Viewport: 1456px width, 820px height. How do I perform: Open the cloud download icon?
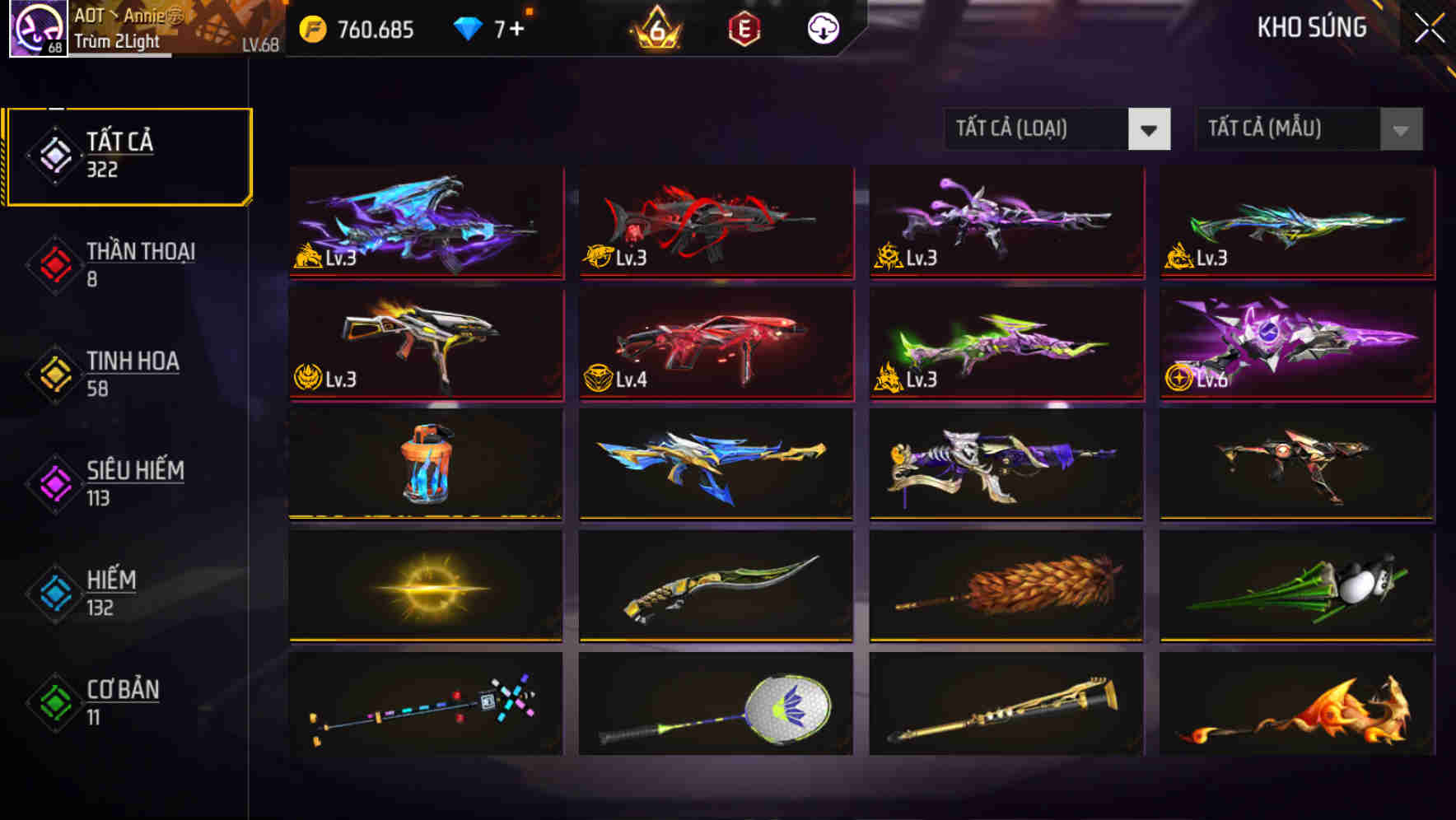pyautogui.click(x=823, y=27)
